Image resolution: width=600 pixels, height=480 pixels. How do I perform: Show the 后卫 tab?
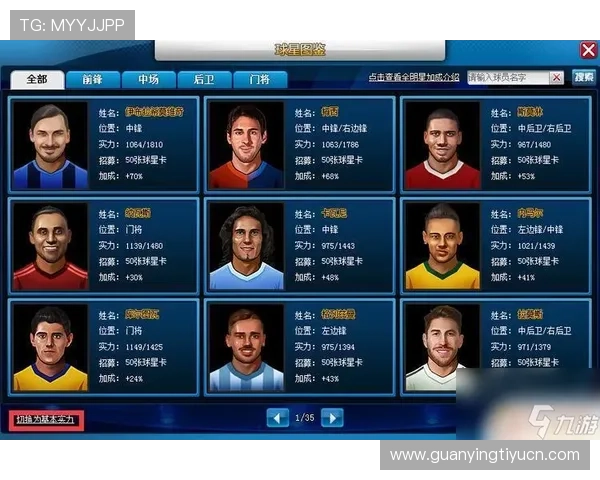click(x=204, y=79)
